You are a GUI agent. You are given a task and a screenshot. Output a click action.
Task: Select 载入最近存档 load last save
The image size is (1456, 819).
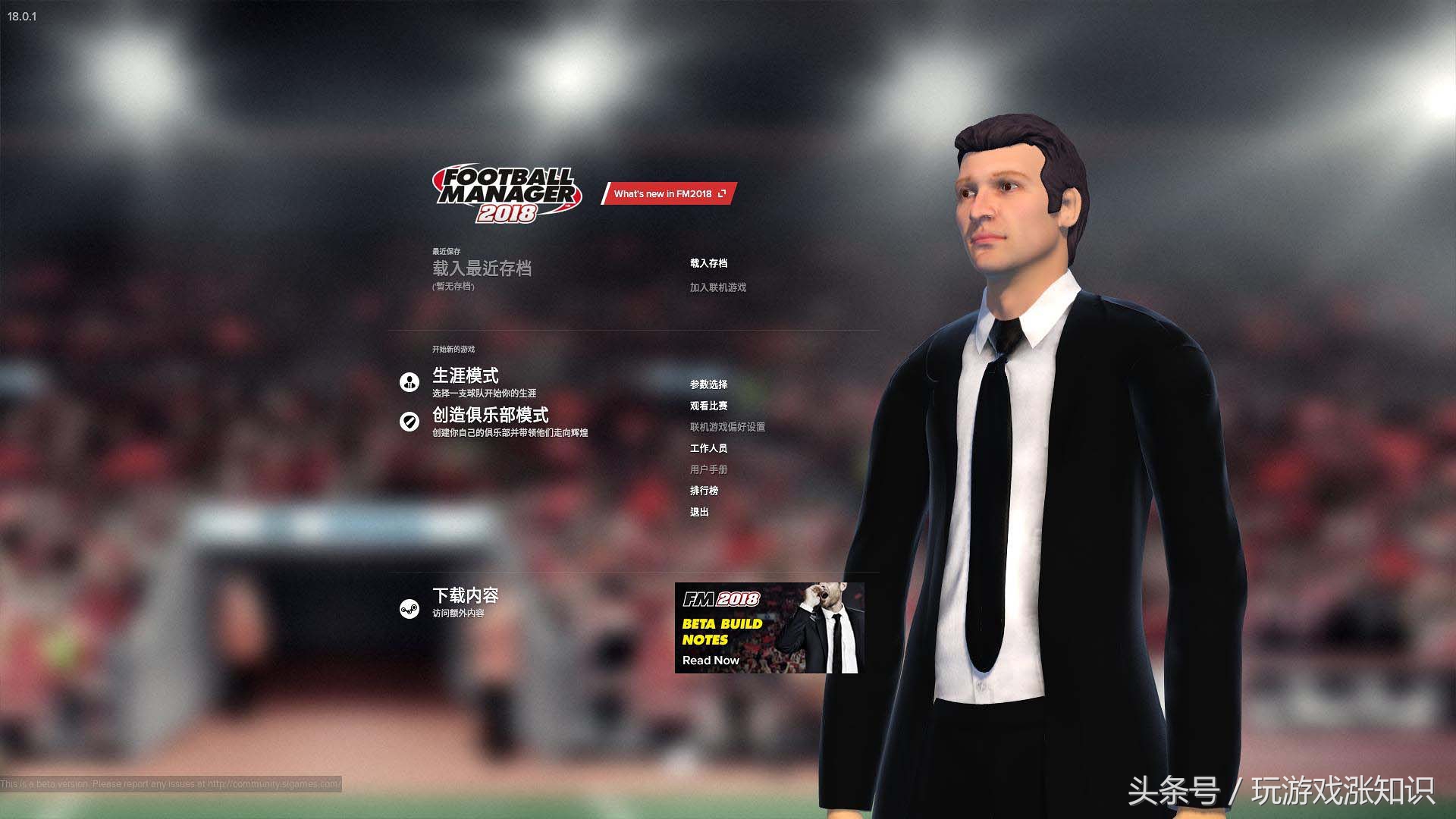tap(482, 268)
